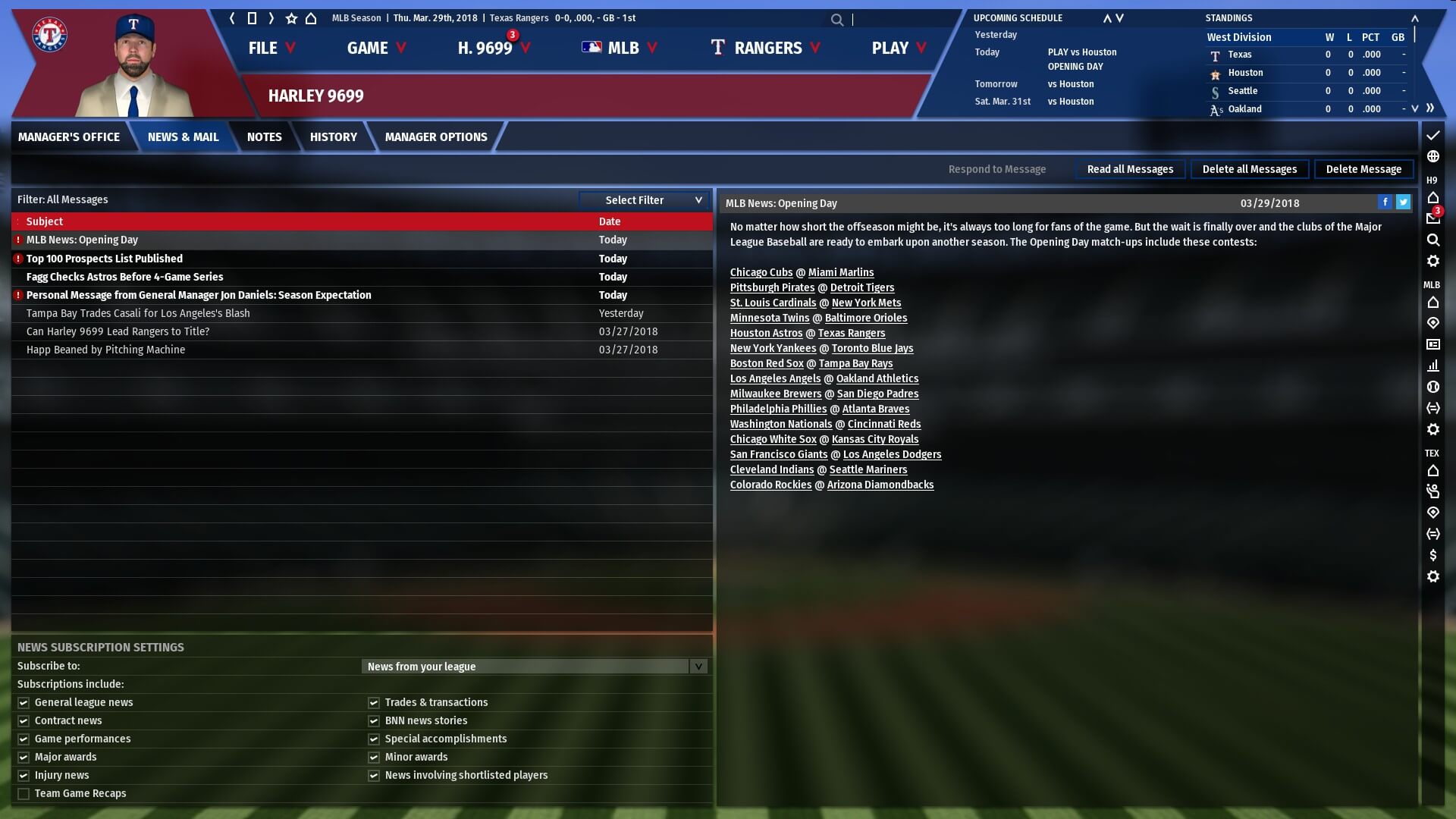Screen dimensions: 1456x819
Task: Open the RANGERS team menu
Action: pyautogui.click(x=766, y=48)
